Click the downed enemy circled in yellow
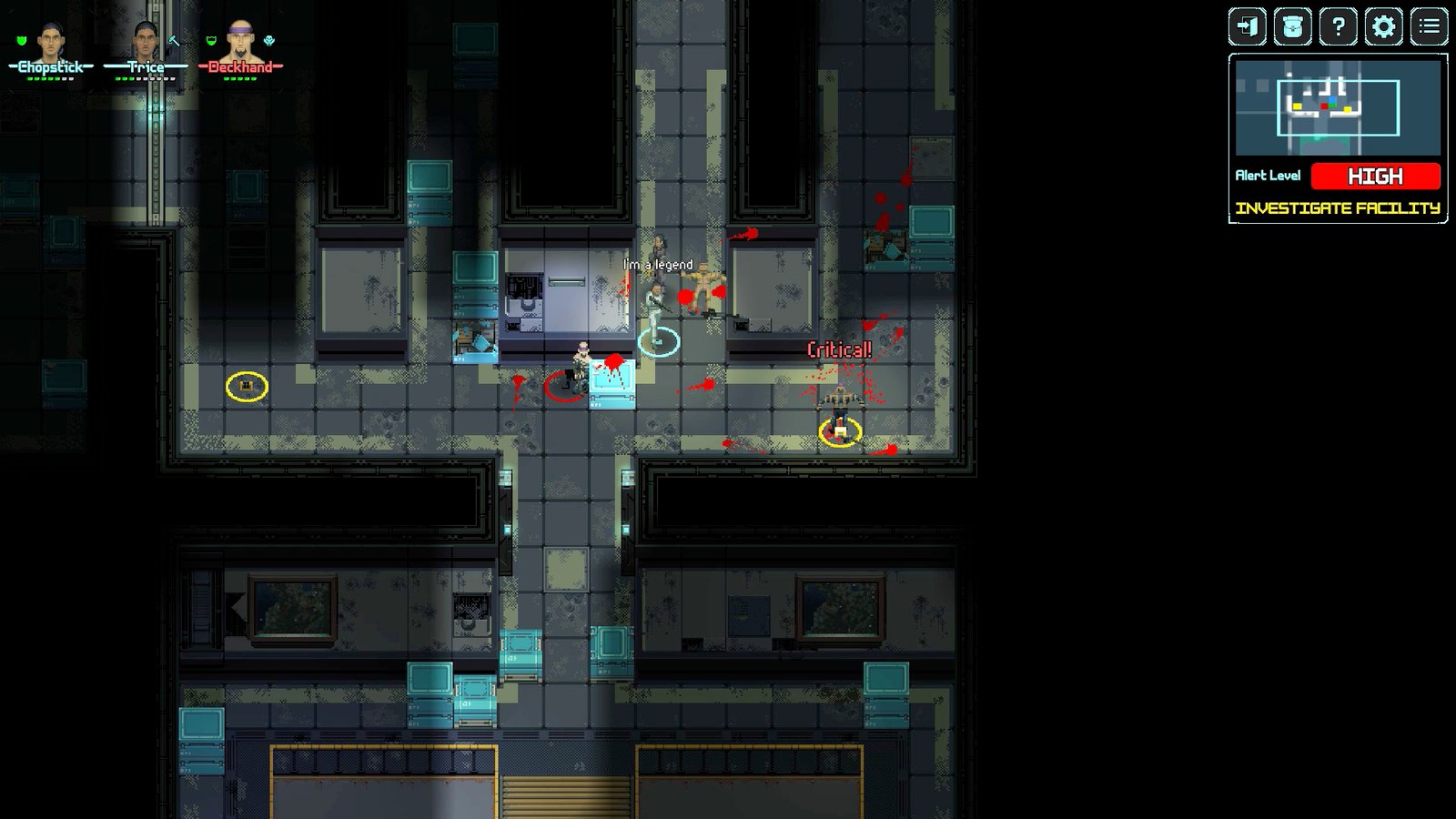 [839, 428]
